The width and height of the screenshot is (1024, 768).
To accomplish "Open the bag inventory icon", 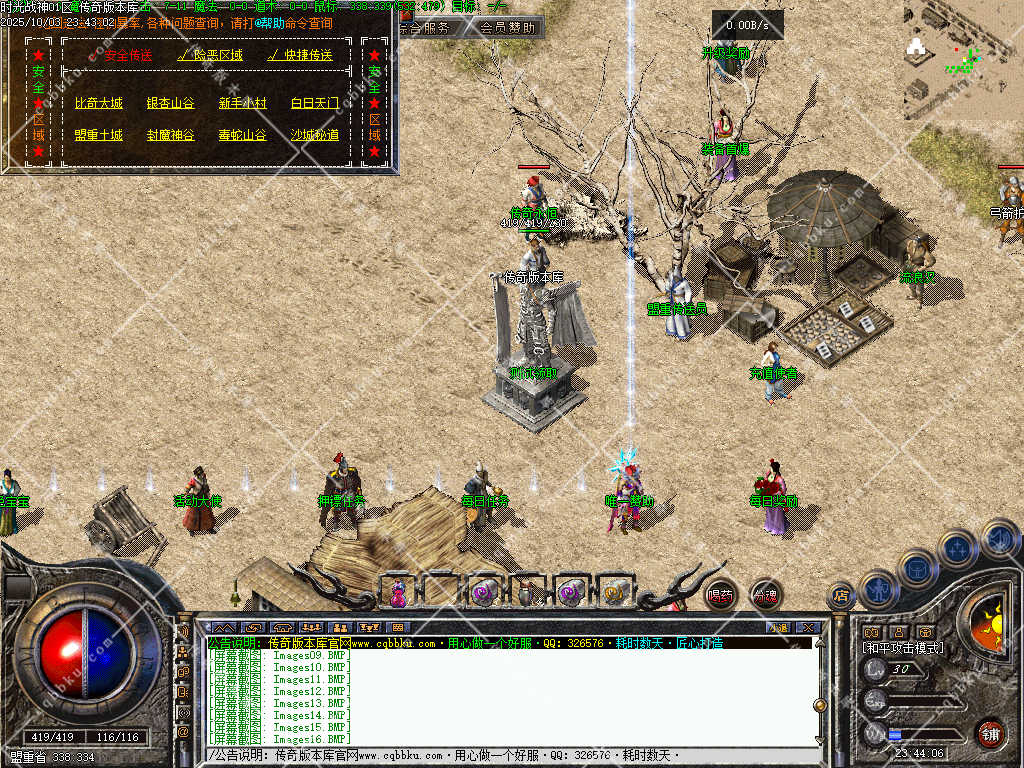I will click(x=918, y=568).
